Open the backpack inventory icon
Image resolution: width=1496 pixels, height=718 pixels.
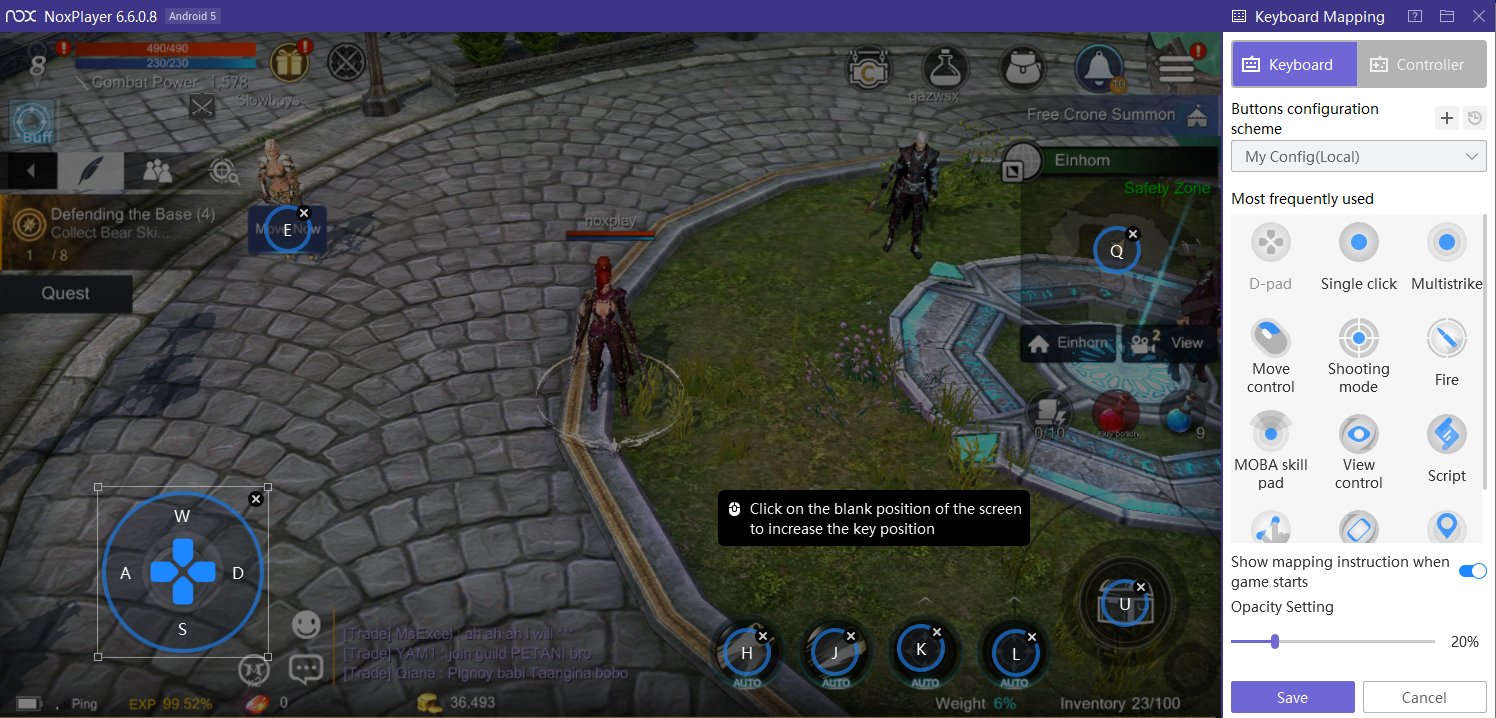(x=1023, y=67)
